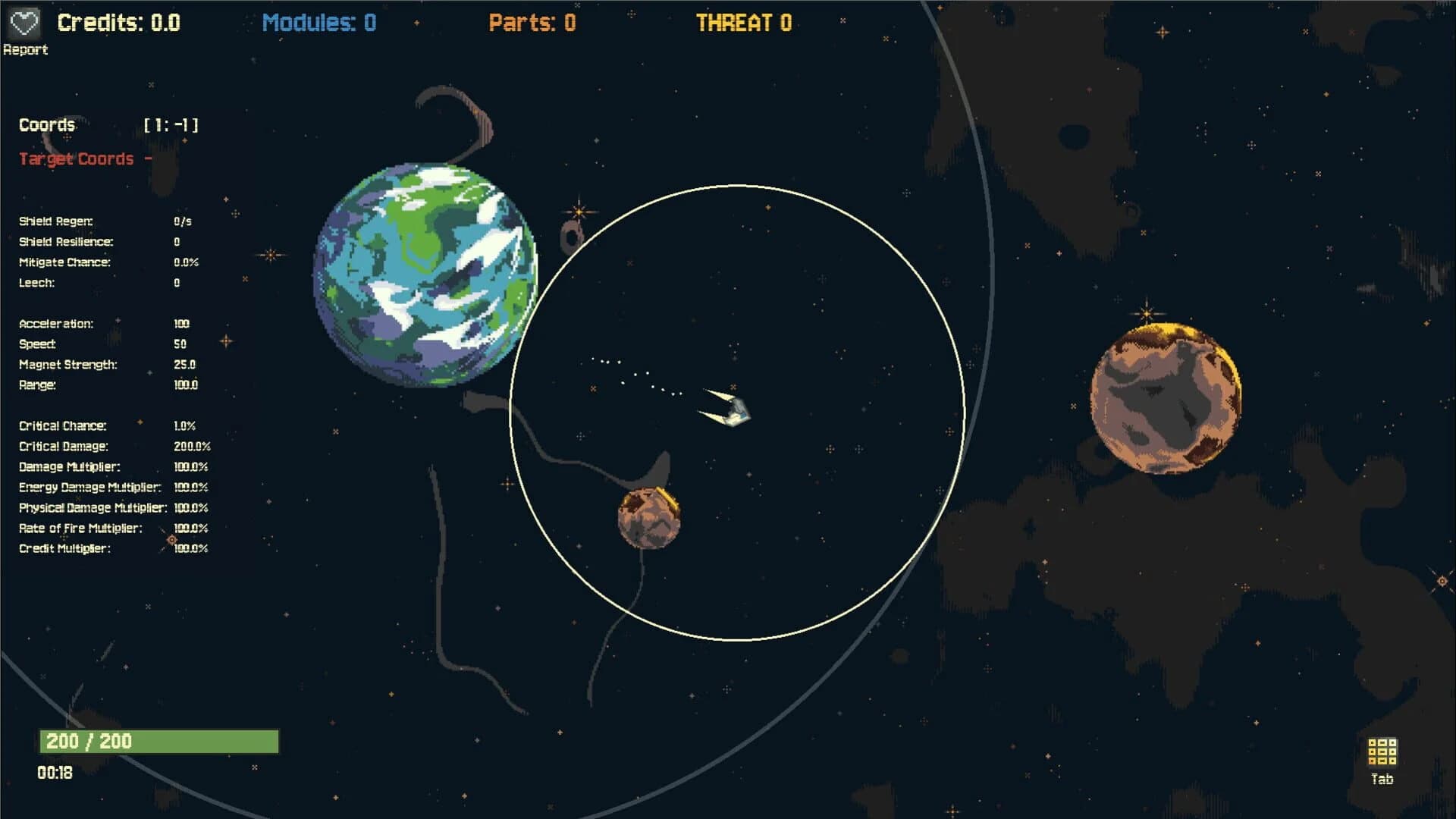Click the Critical Chance stat value
Screen dimensions: 1456x819
187,425
